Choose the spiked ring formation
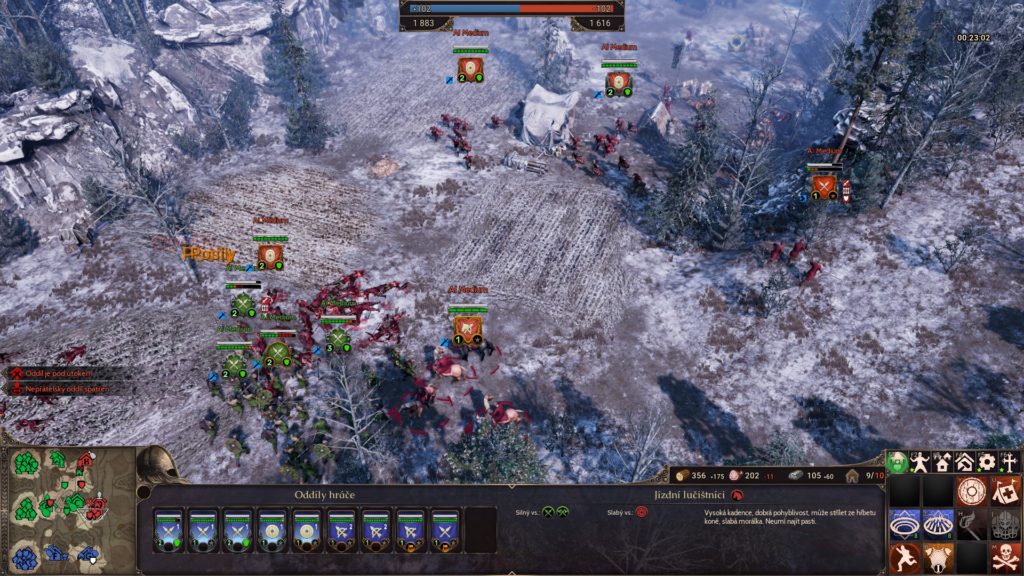1024x576 pixels. pos(938,524)
